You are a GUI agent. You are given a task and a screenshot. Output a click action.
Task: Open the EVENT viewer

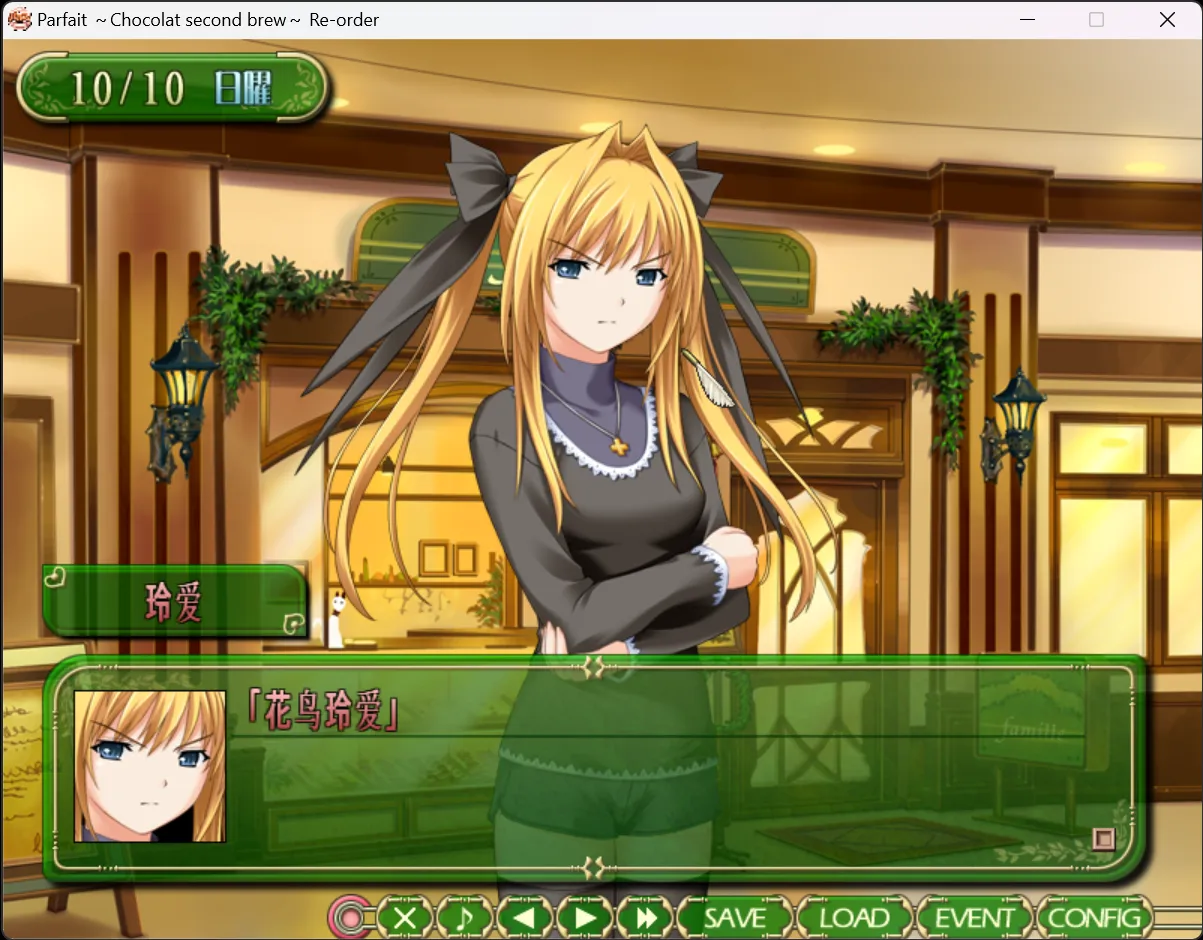click(x=974, y=917)
